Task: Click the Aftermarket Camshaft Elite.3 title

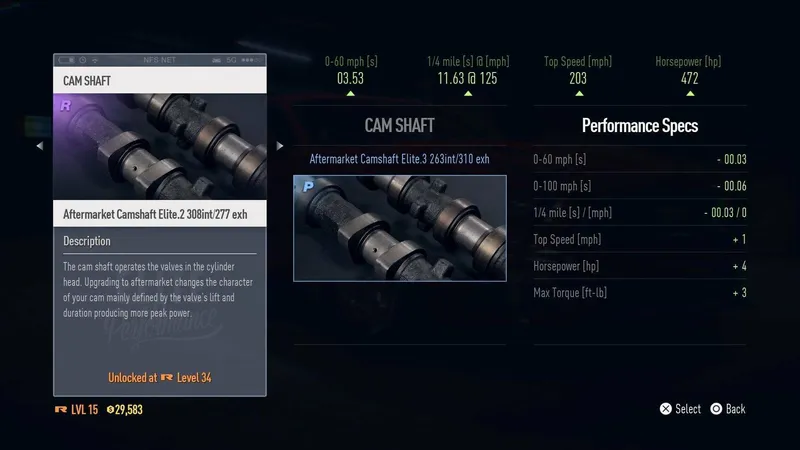Action: [x=399, y=158]
